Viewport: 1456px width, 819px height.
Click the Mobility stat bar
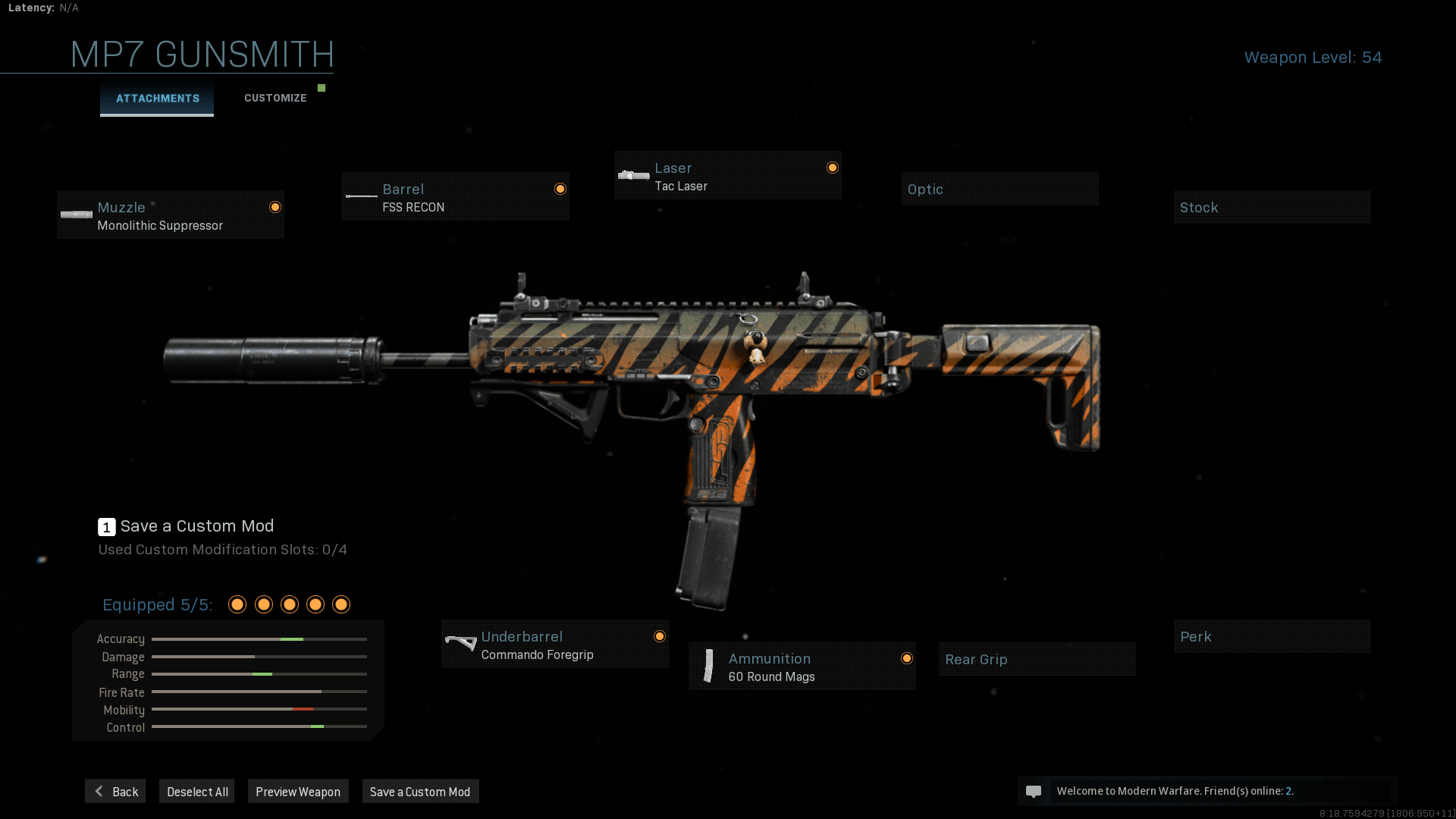click(259, 710)
